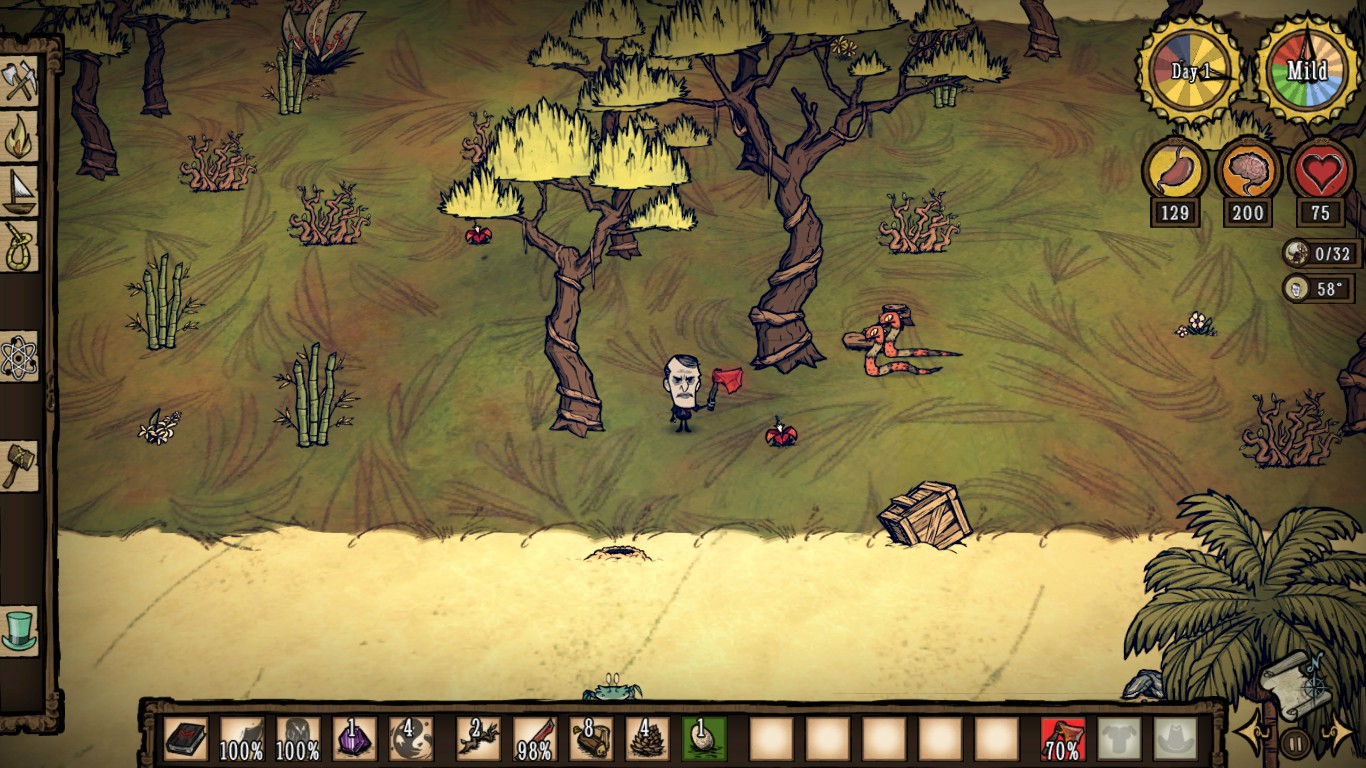Switch to the Nautical sailboat tab
Viewport: 1366px width, 768px height.
(x=20, y=191)
